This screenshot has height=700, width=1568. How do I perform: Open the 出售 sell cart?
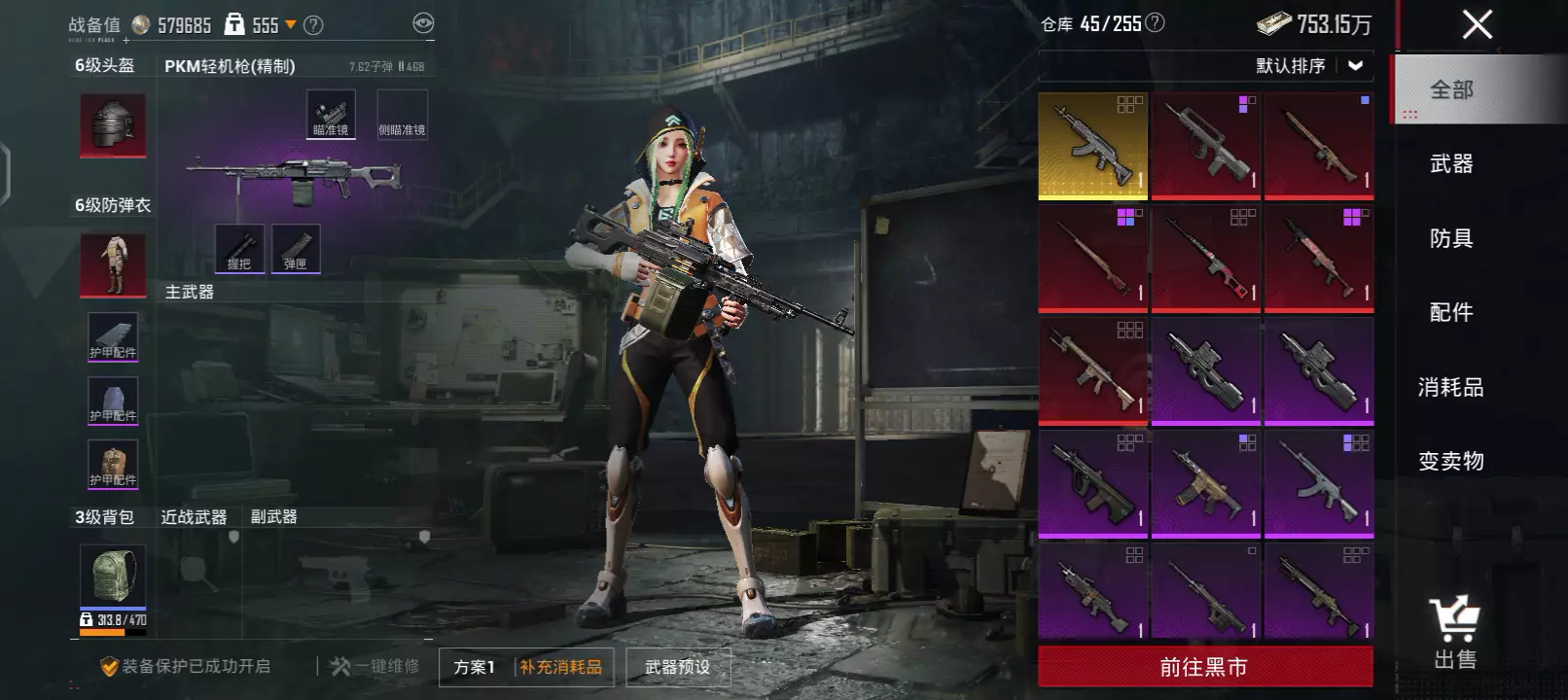point(1455,632)
